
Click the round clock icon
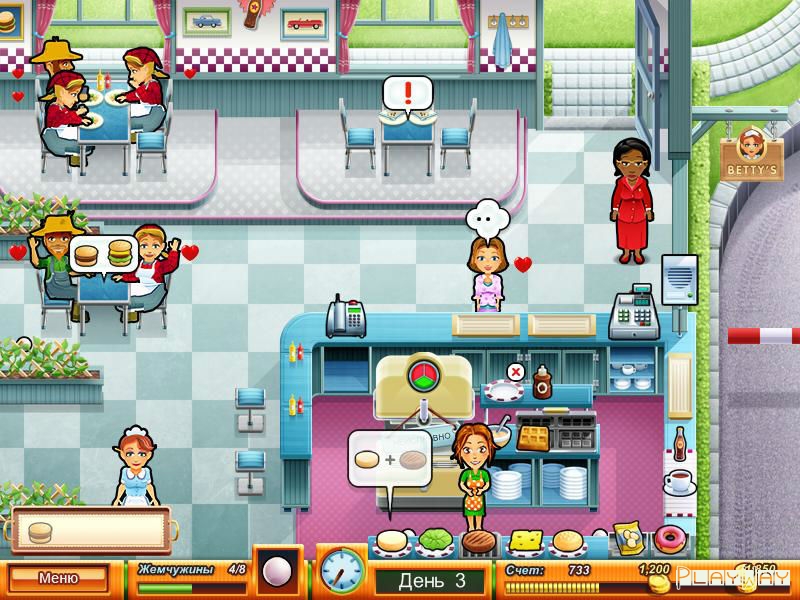tap(341, 570)
